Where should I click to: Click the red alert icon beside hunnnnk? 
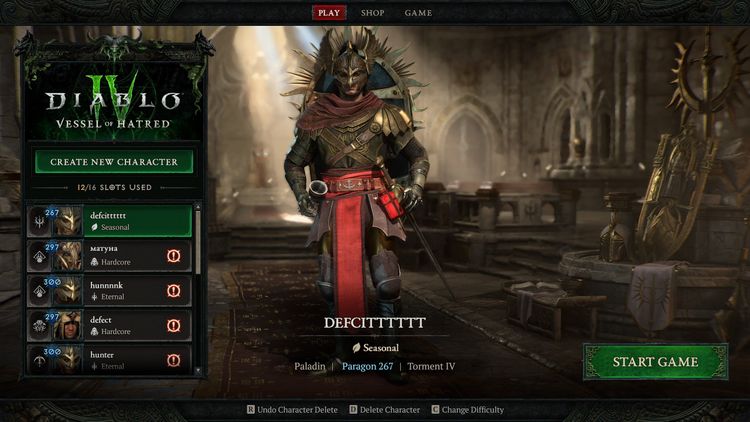click(174, 291)
